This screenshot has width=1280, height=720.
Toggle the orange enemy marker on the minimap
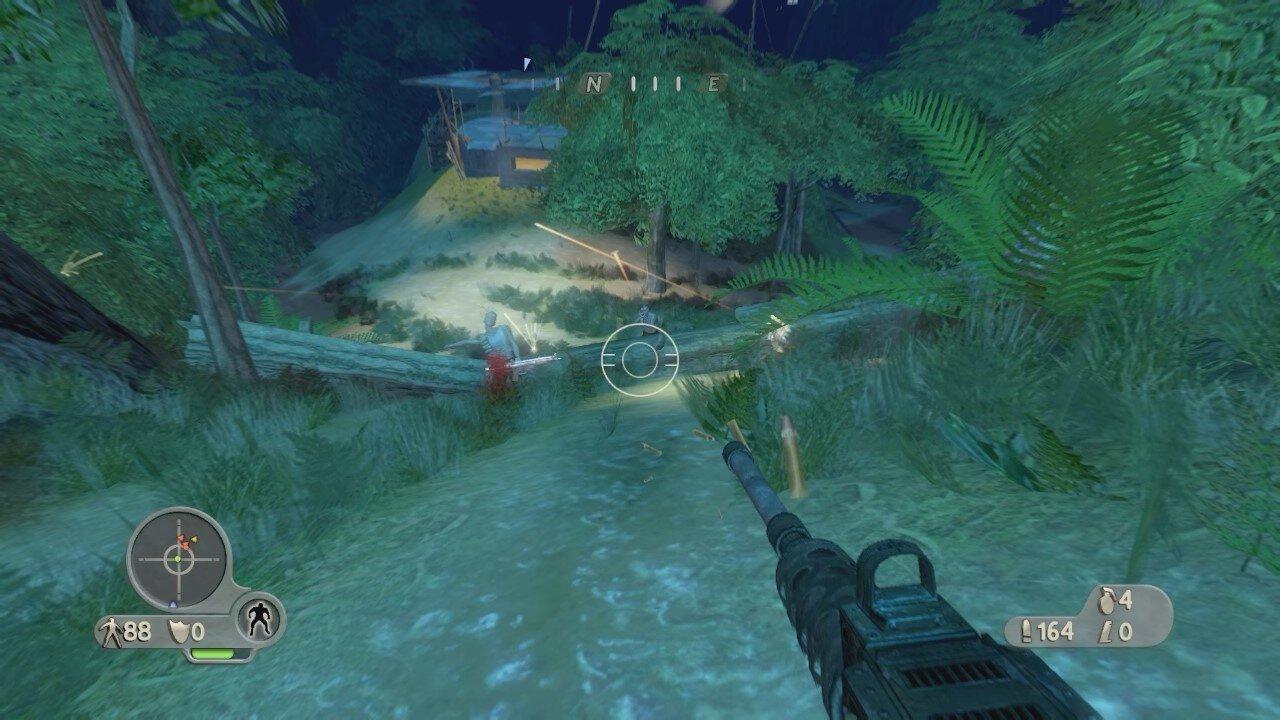(x=194, y=539)
